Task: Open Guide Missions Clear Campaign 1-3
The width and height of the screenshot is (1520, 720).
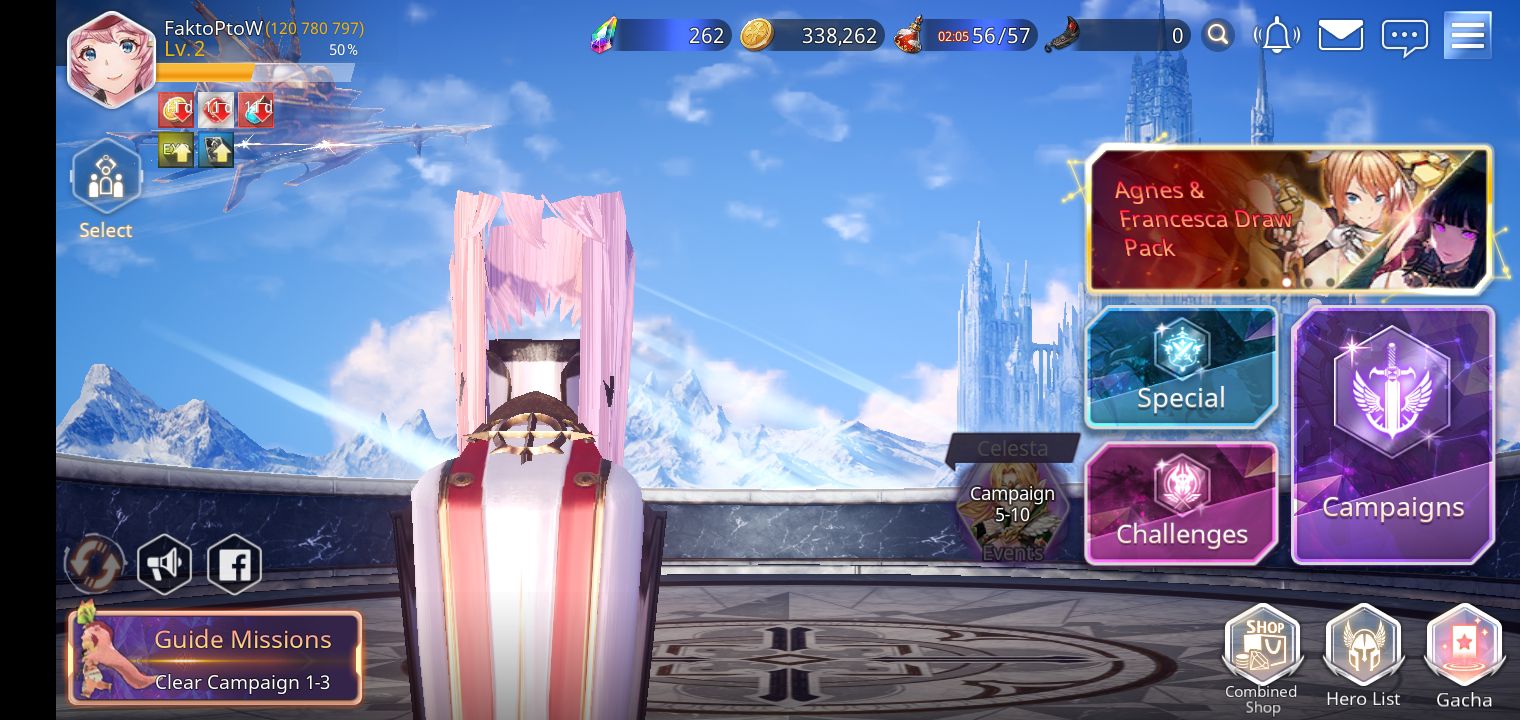Action: pos(215,658)
